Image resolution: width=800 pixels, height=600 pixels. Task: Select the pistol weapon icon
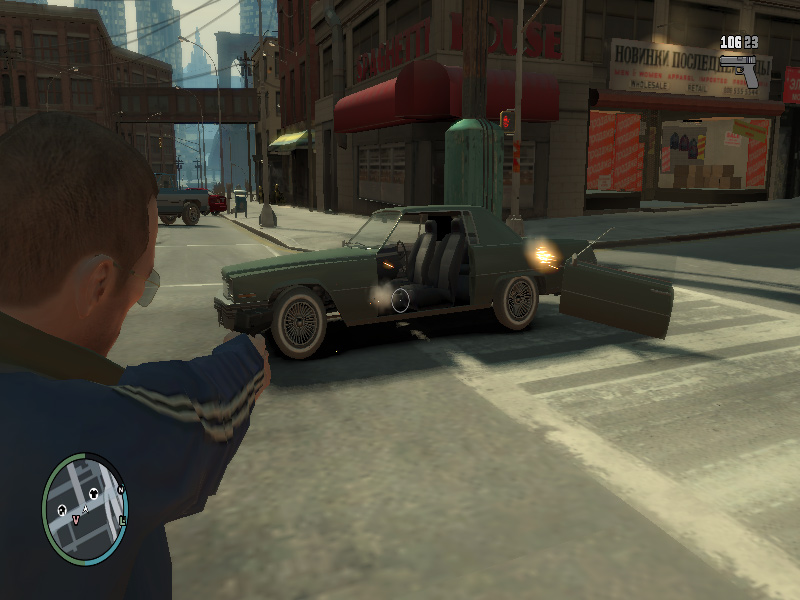740,69
